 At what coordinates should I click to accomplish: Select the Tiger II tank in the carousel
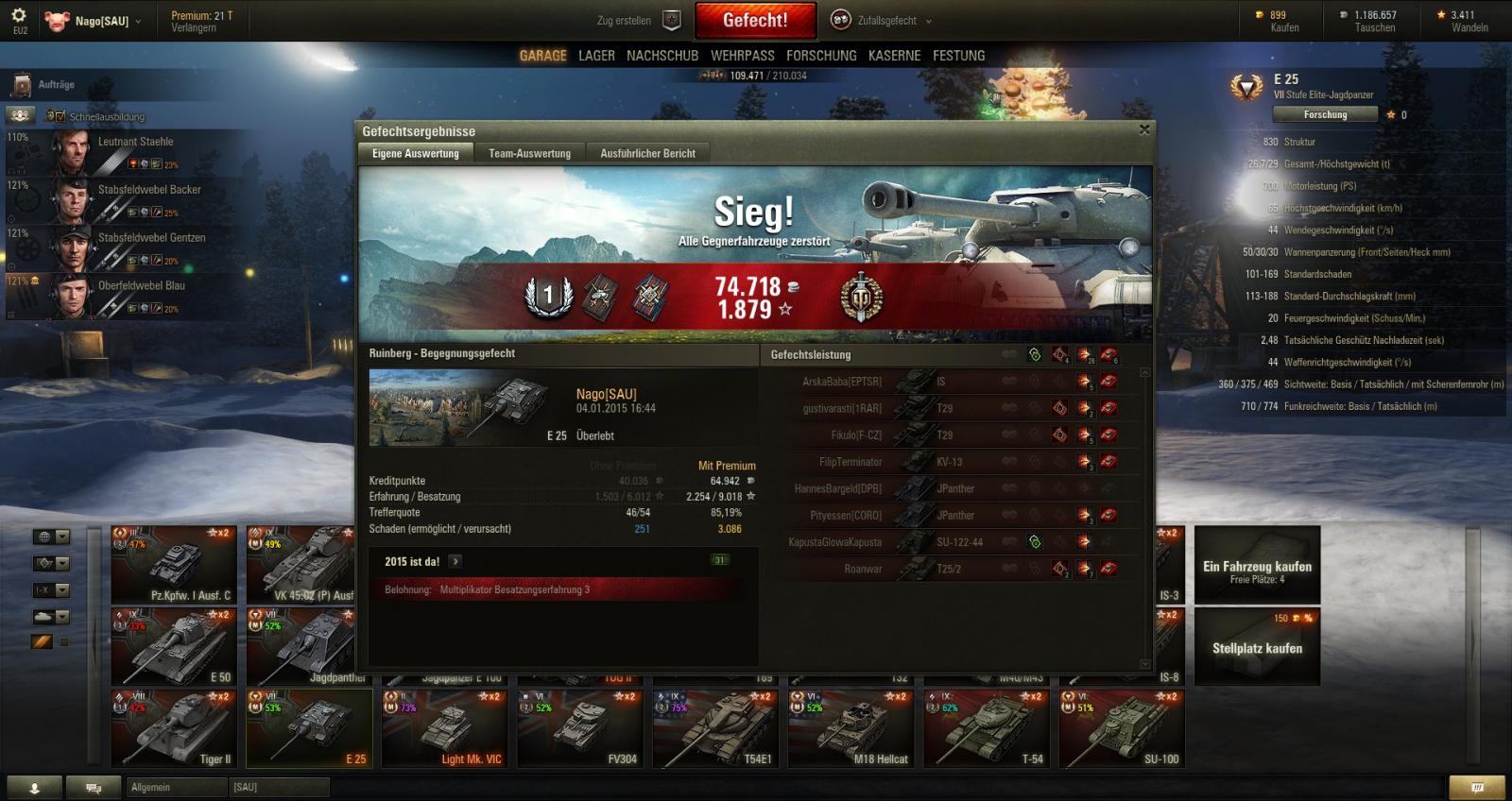click(x=174, y=727)
